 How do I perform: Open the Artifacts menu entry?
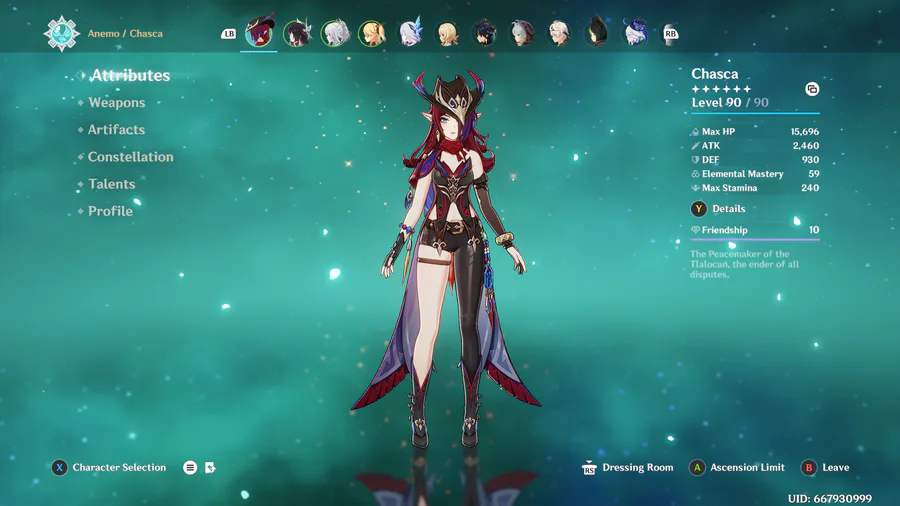[x=116, y=130]
